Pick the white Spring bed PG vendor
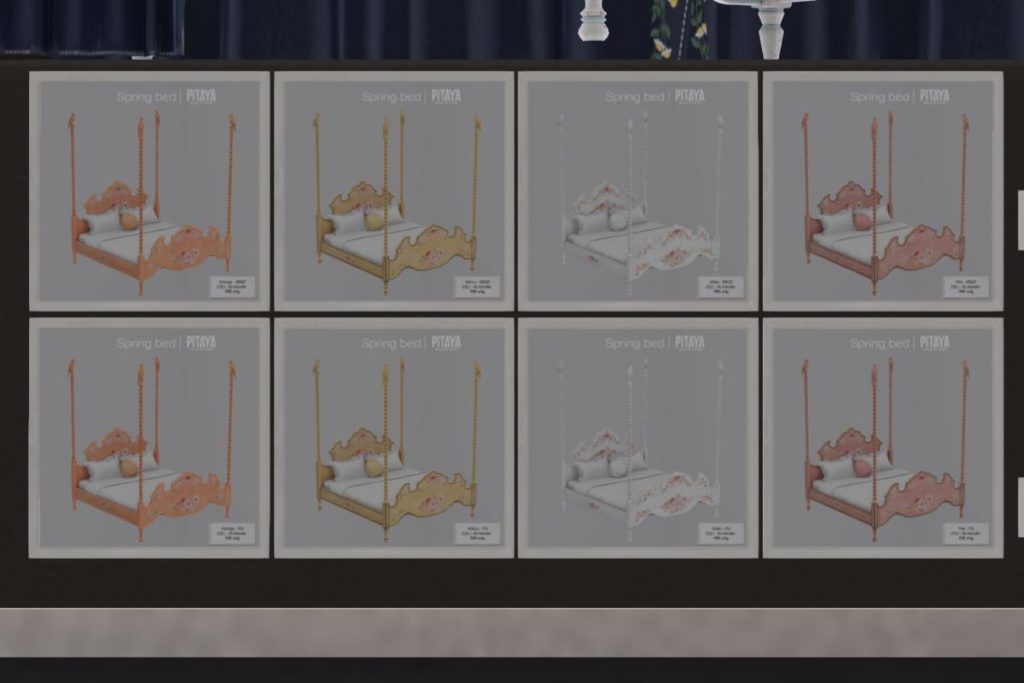The width and height of the screenshot is (1024, 683). click(638, 437)
